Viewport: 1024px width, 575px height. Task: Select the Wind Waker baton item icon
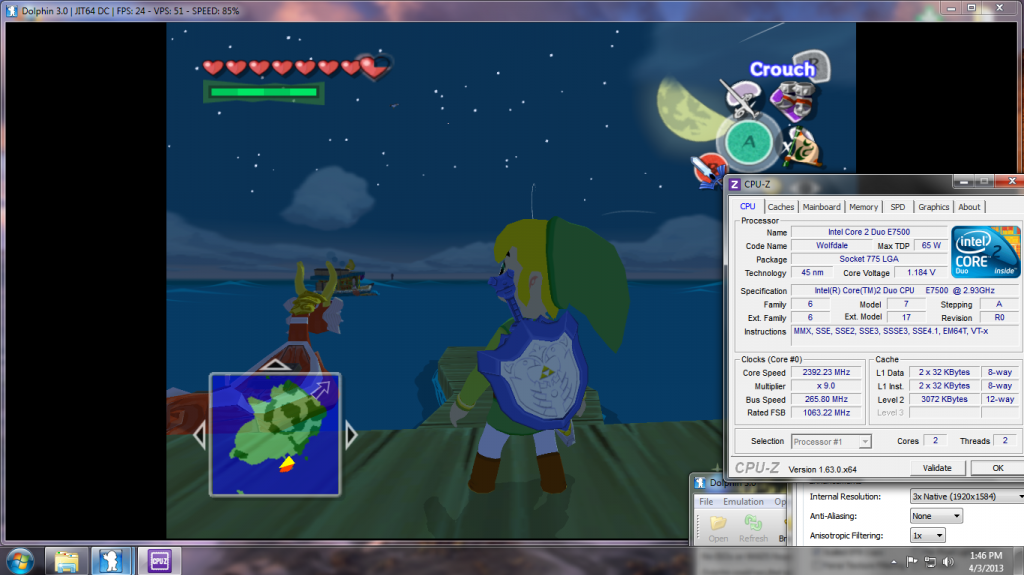pos(741,100)
